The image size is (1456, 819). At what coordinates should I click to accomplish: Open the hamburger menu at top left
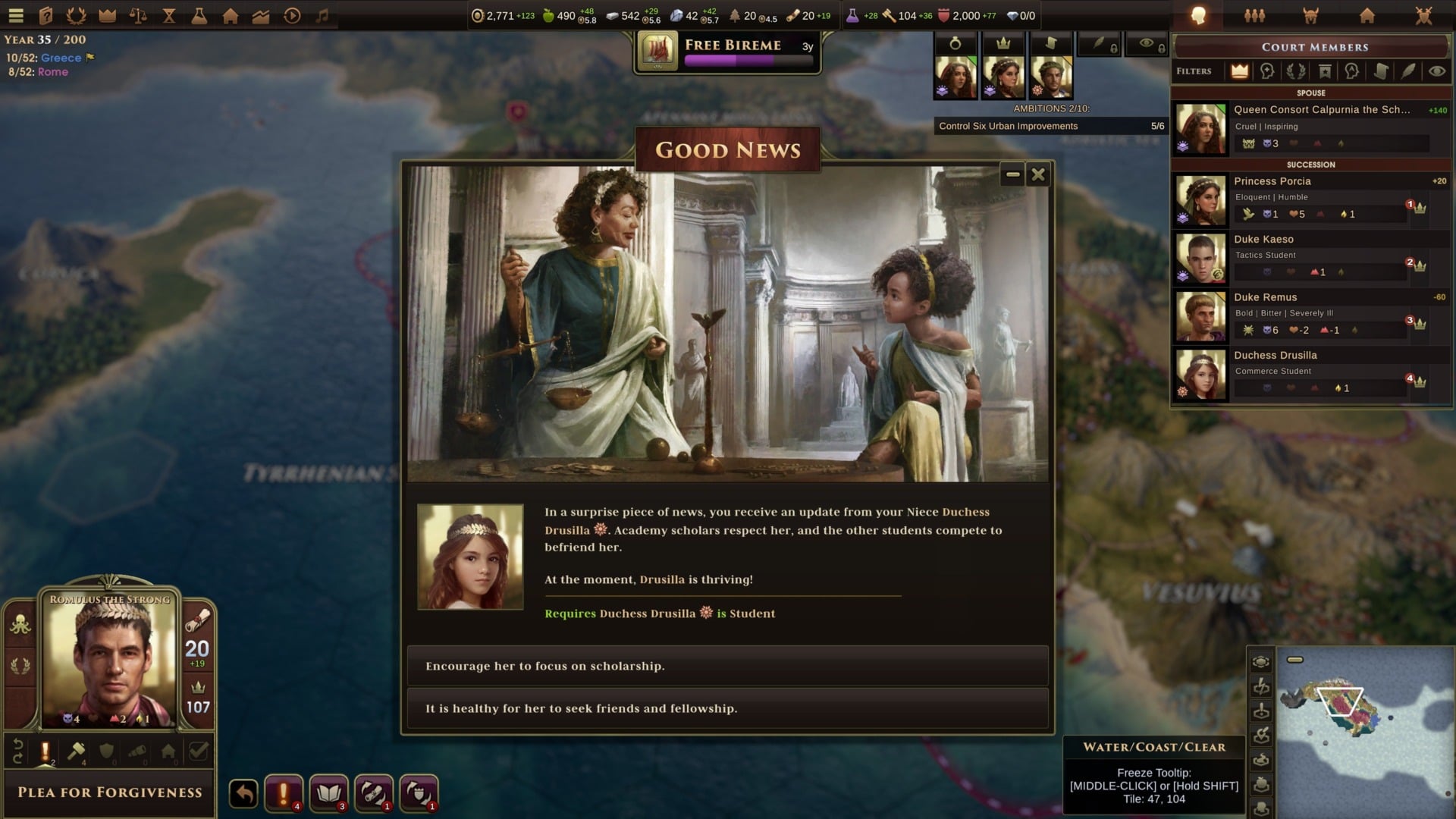point(15,15)
